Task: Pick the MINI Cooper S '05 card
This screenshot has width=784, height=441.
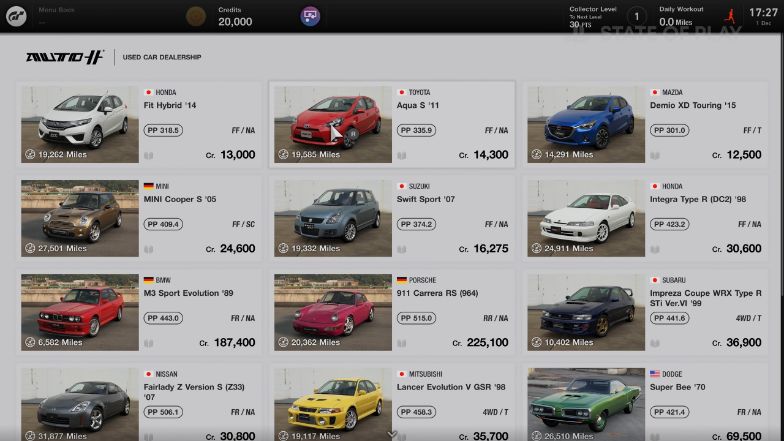Action: click(139, 218)
